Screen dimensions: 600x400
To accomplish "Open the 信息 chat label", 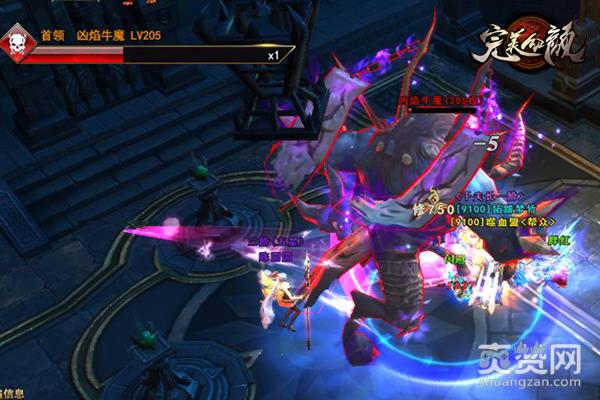I will click(x=14, y=393).
